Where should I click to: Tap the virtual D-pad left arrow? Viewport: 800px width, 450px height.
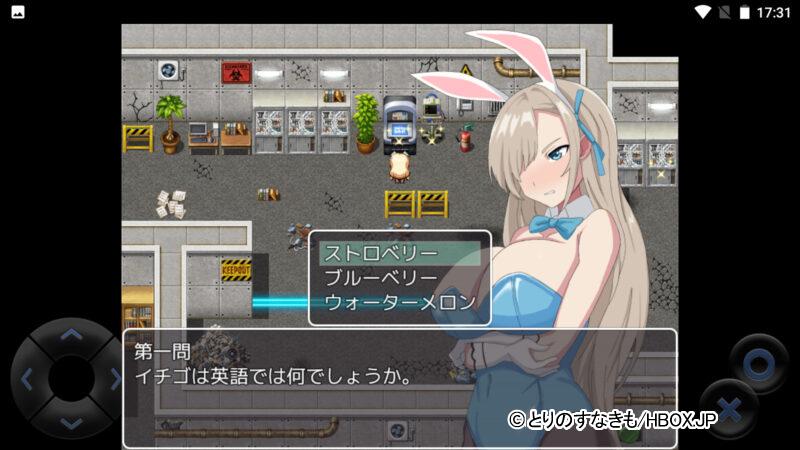click(27, 379)
